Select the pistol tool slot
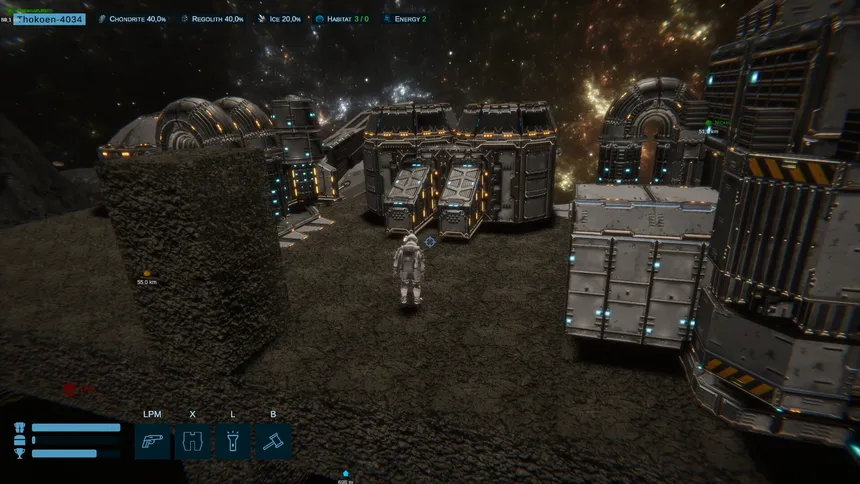860x484 pixels. 152,441
